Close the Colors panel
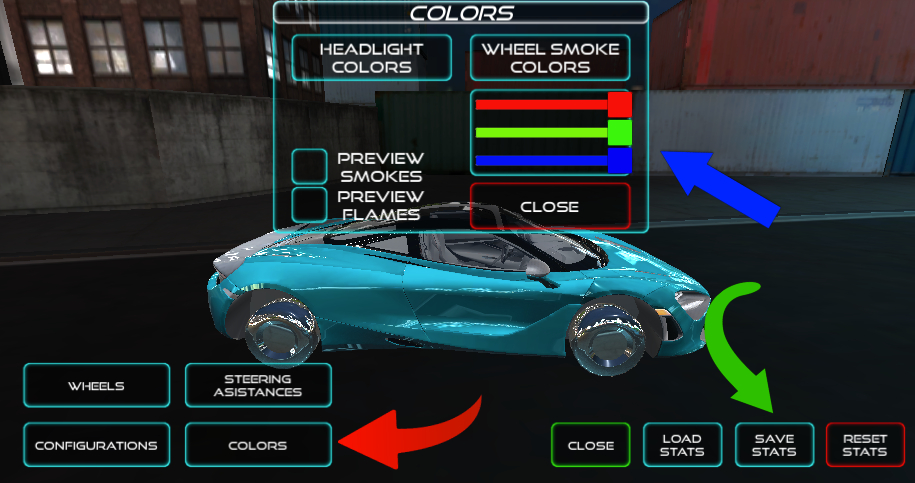Viewport: 915px width, 483px height. click(550, 206)
